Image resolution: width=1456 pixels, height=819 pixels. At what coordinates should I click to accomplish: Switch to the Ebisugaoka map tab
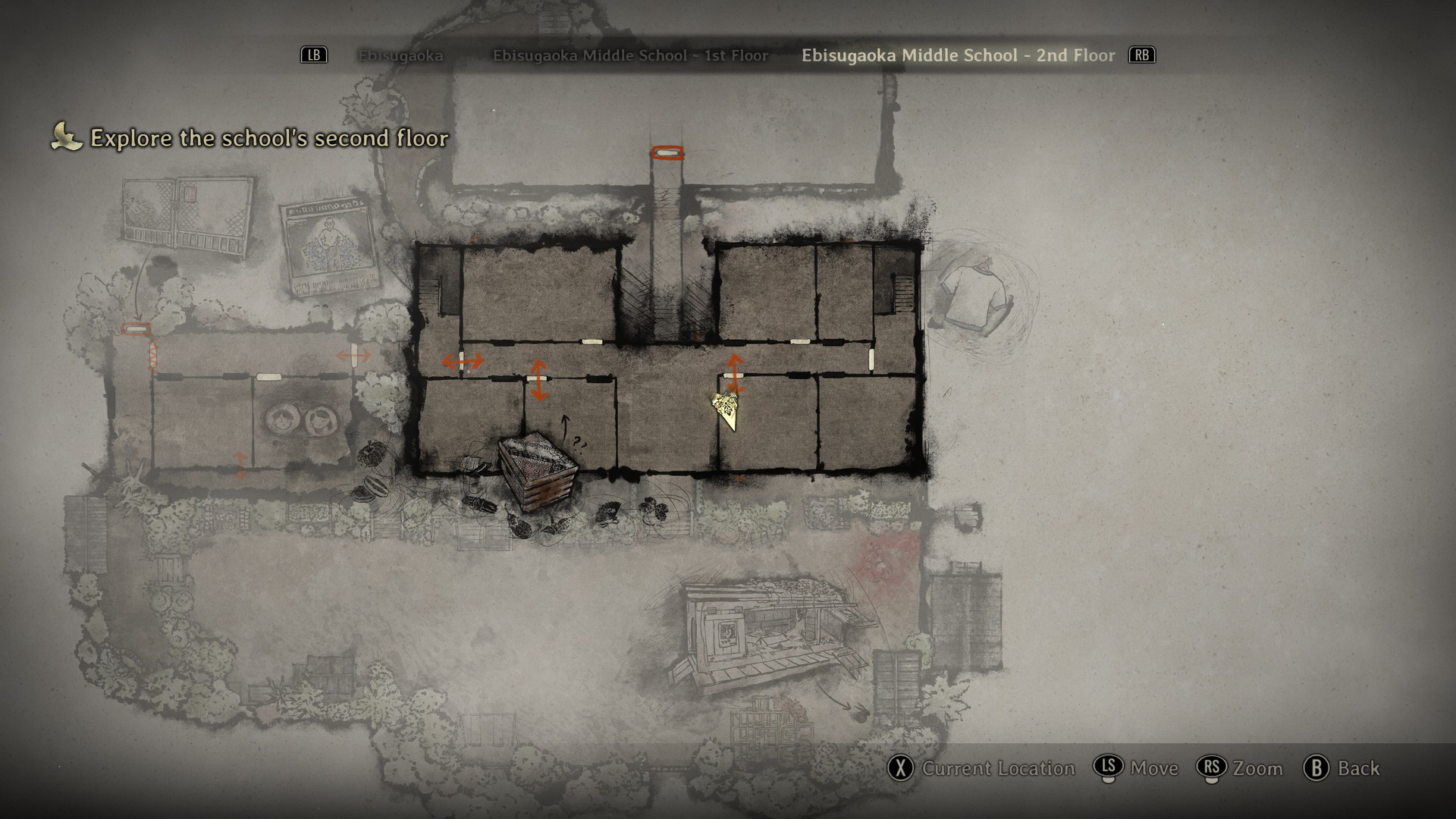pyautogui.click(x=400, y=55)
